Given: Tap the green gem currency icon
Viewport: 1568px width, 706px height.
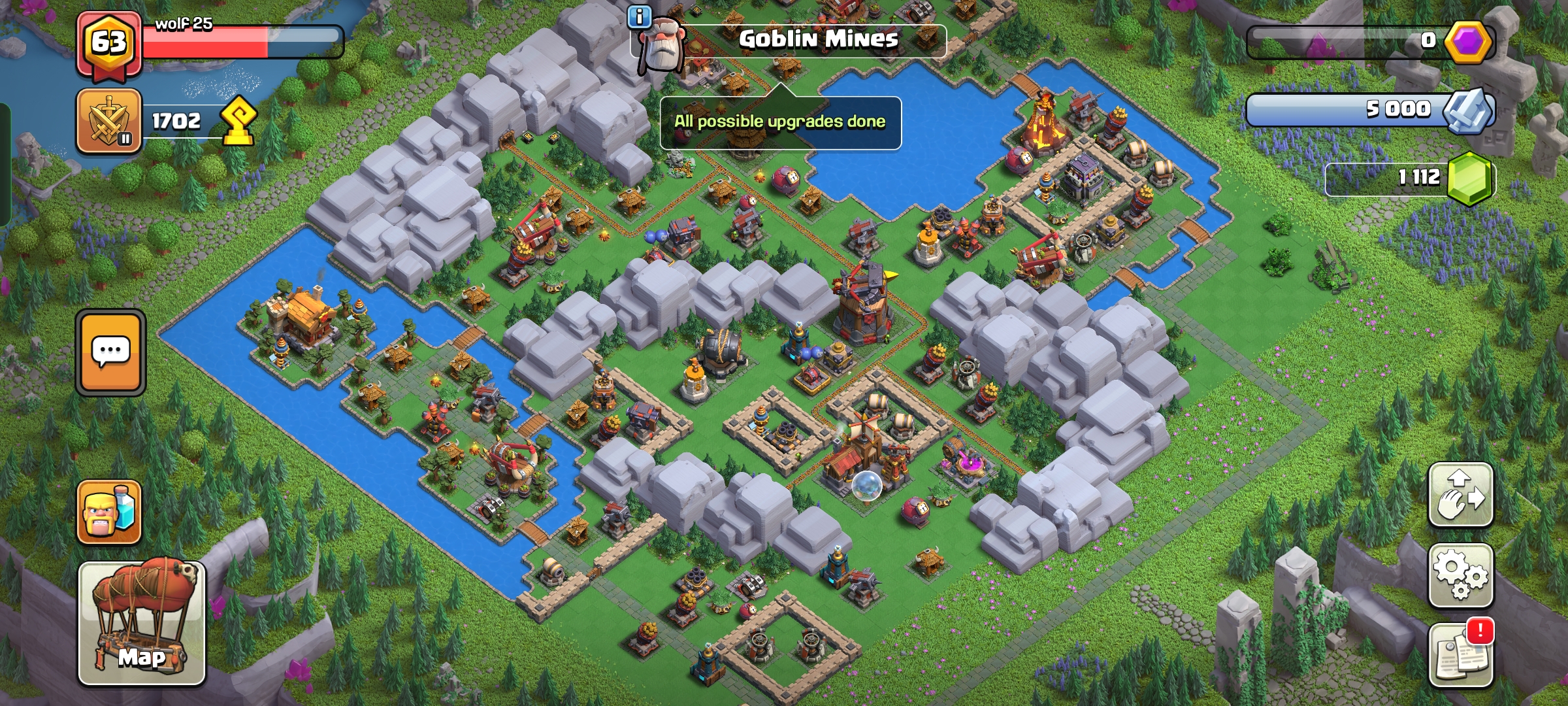Looking at the screenshot, I should click(x=1469, y=178).
